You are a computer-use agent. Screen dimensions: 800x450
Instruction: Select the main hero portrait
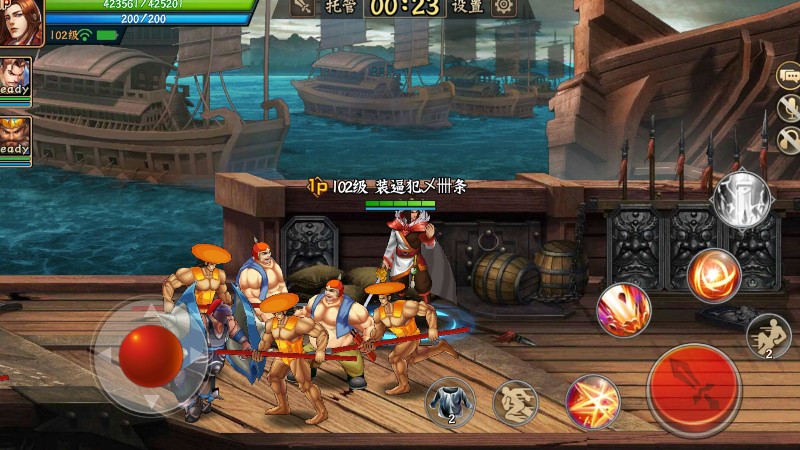point(20,20)
